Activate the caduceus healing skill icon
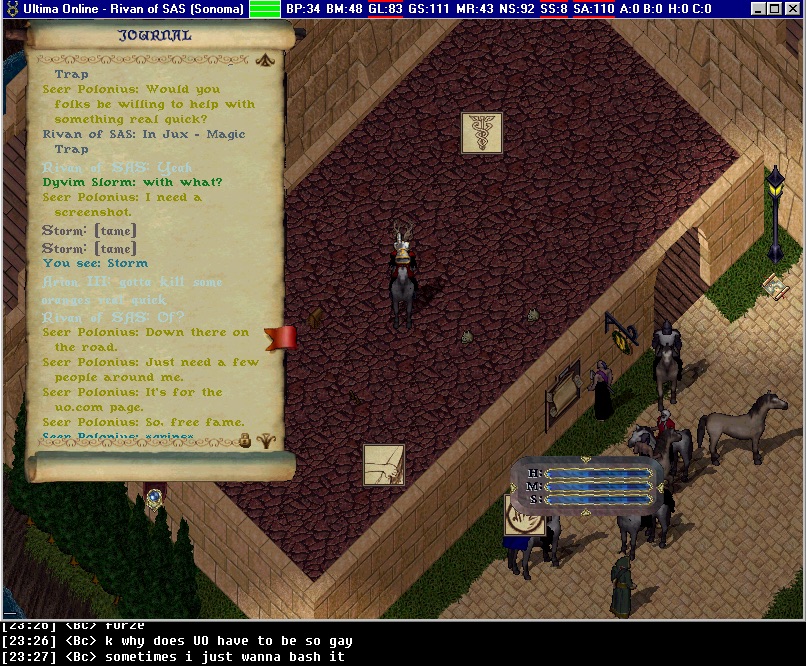 click(482, 133)
